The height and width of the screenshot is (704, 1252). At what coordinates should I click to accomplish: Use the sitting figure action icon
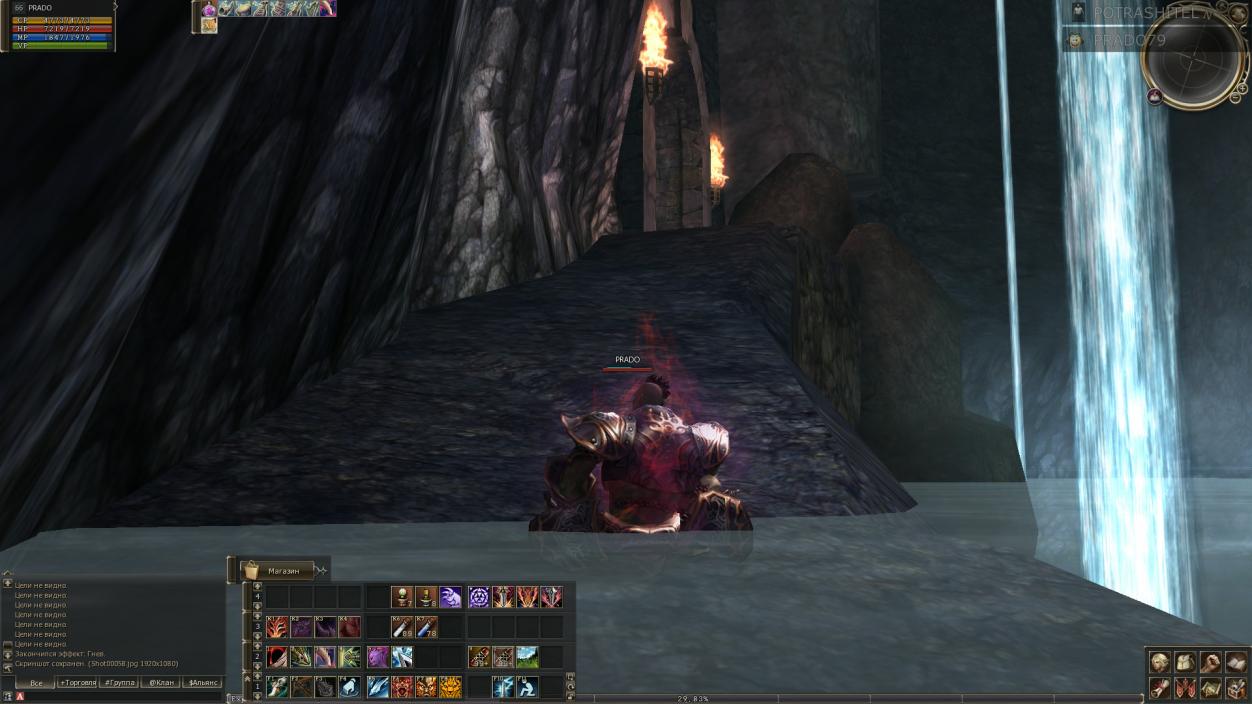click(x=526, y=687)
